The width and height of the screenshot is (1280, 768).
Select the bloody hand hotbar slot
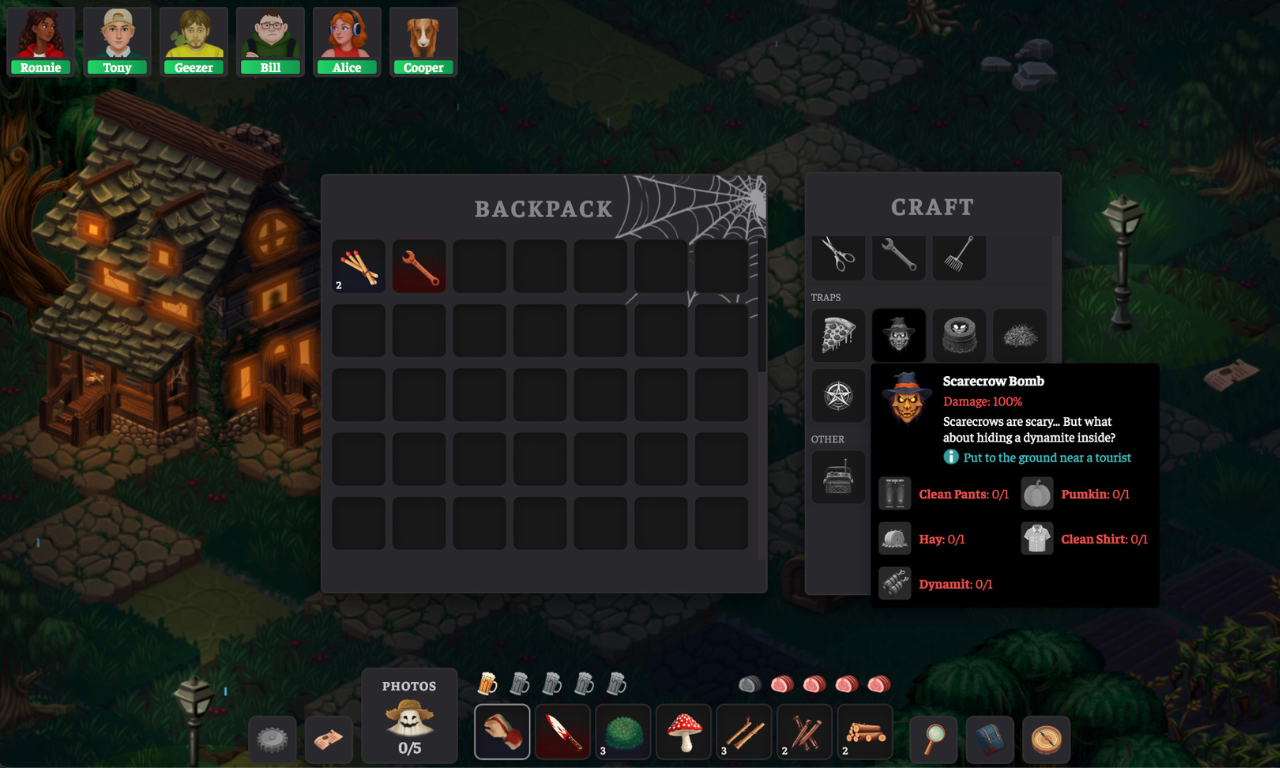(x=502, y=732)
